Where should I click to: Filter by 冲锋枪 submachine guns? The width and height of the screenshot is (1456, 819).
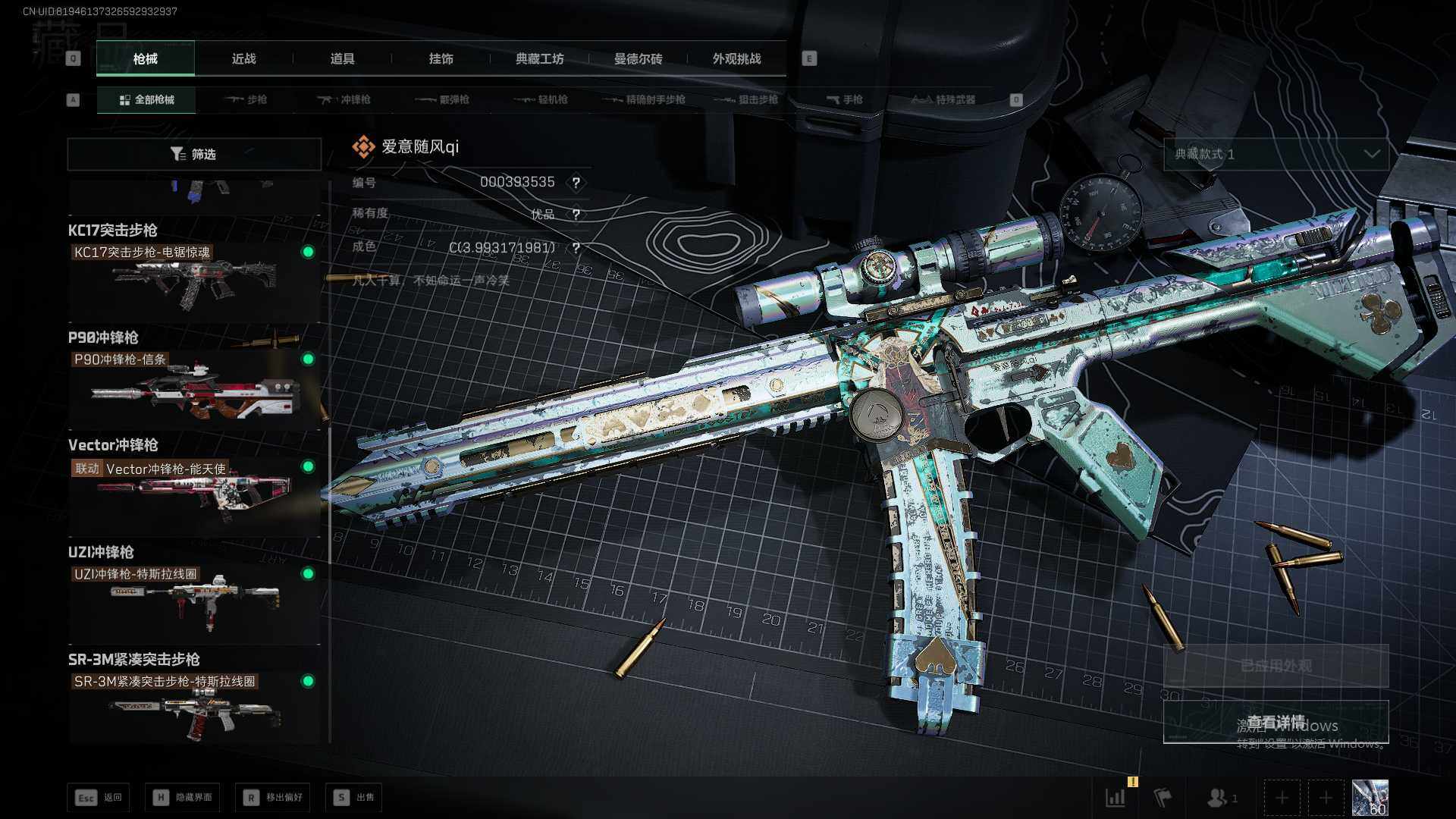(x=344, y=99)
